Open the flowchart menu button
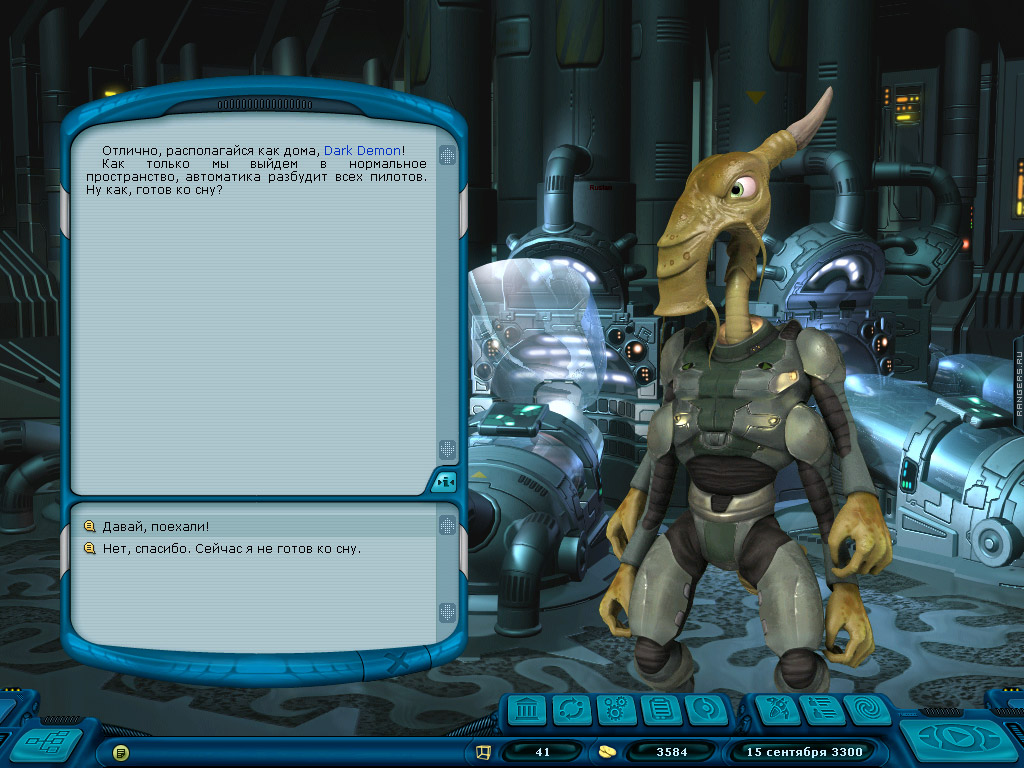This screenshot has height=768, width=1024. tap(47, 743)
